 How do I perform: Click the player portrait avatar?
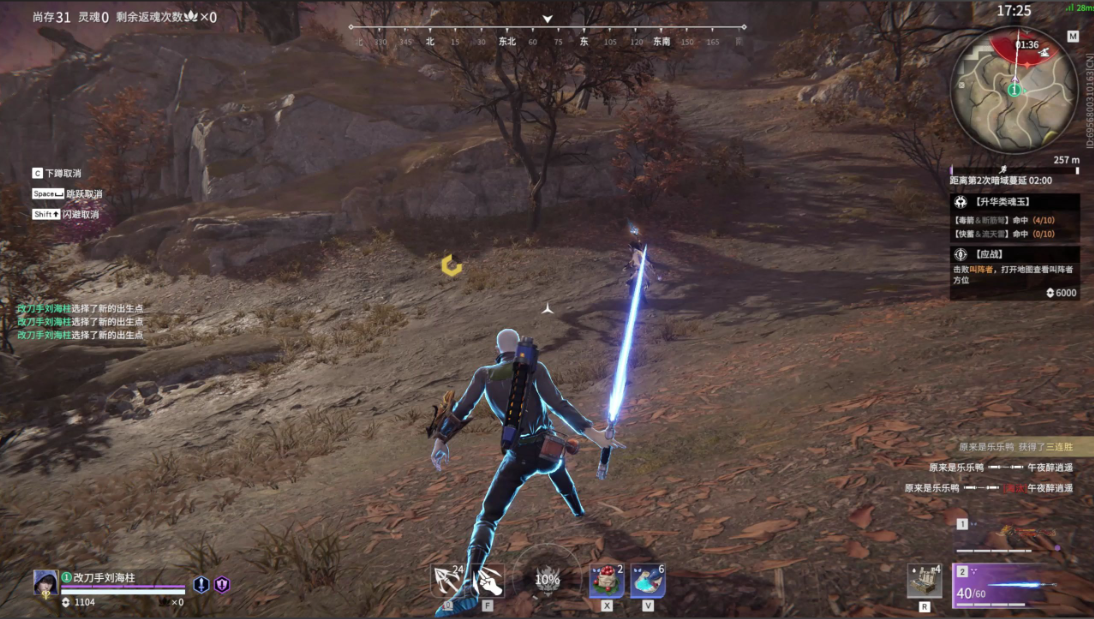pyautogui.click(x=45, y=582)
